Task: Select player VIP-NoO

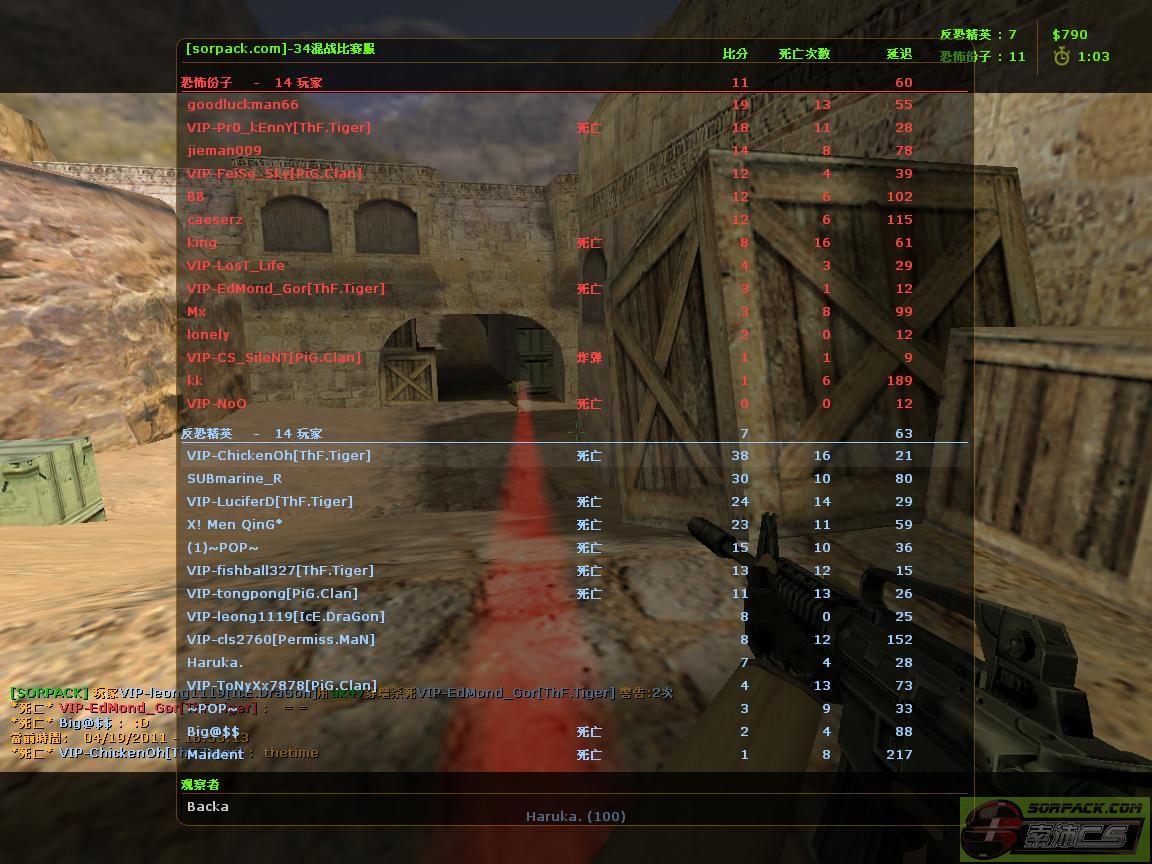Action: pyautogui.click(x=216, y=404)
